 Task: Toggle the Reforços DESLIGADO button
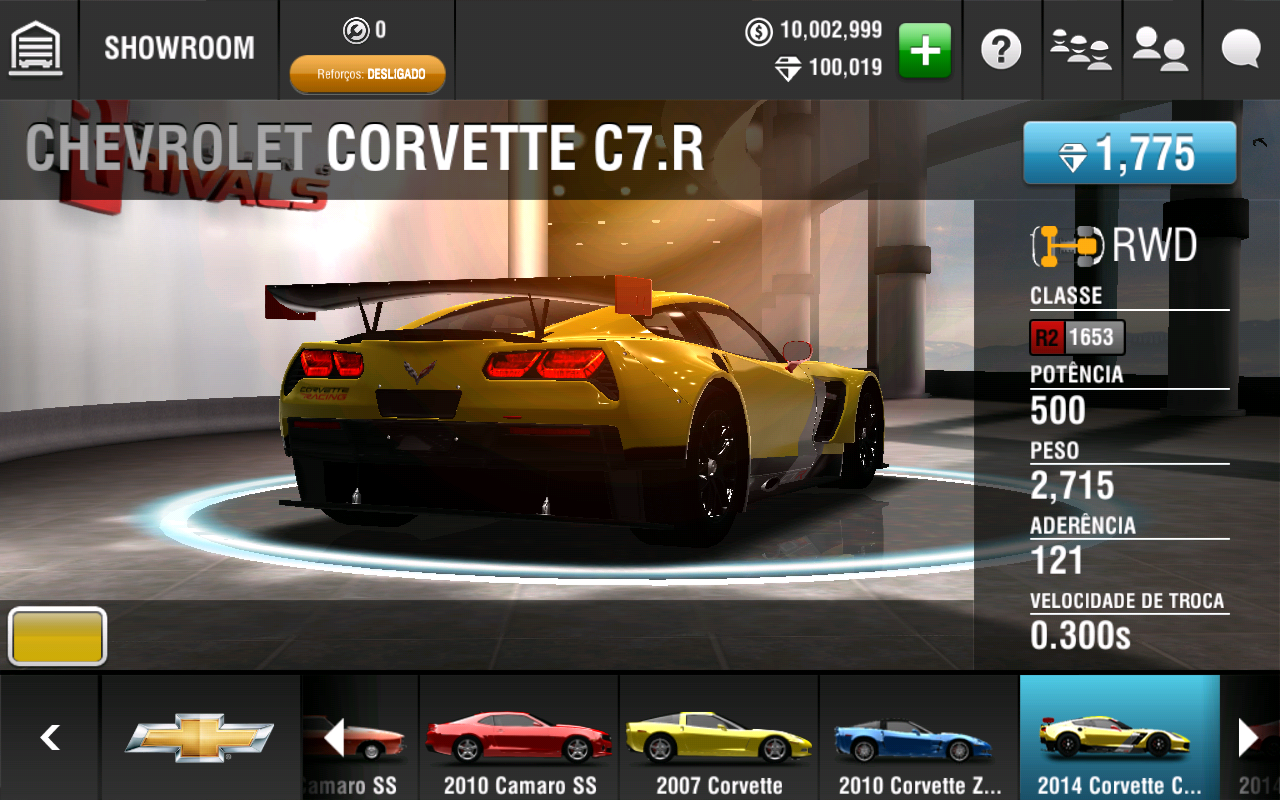(367, 74)
